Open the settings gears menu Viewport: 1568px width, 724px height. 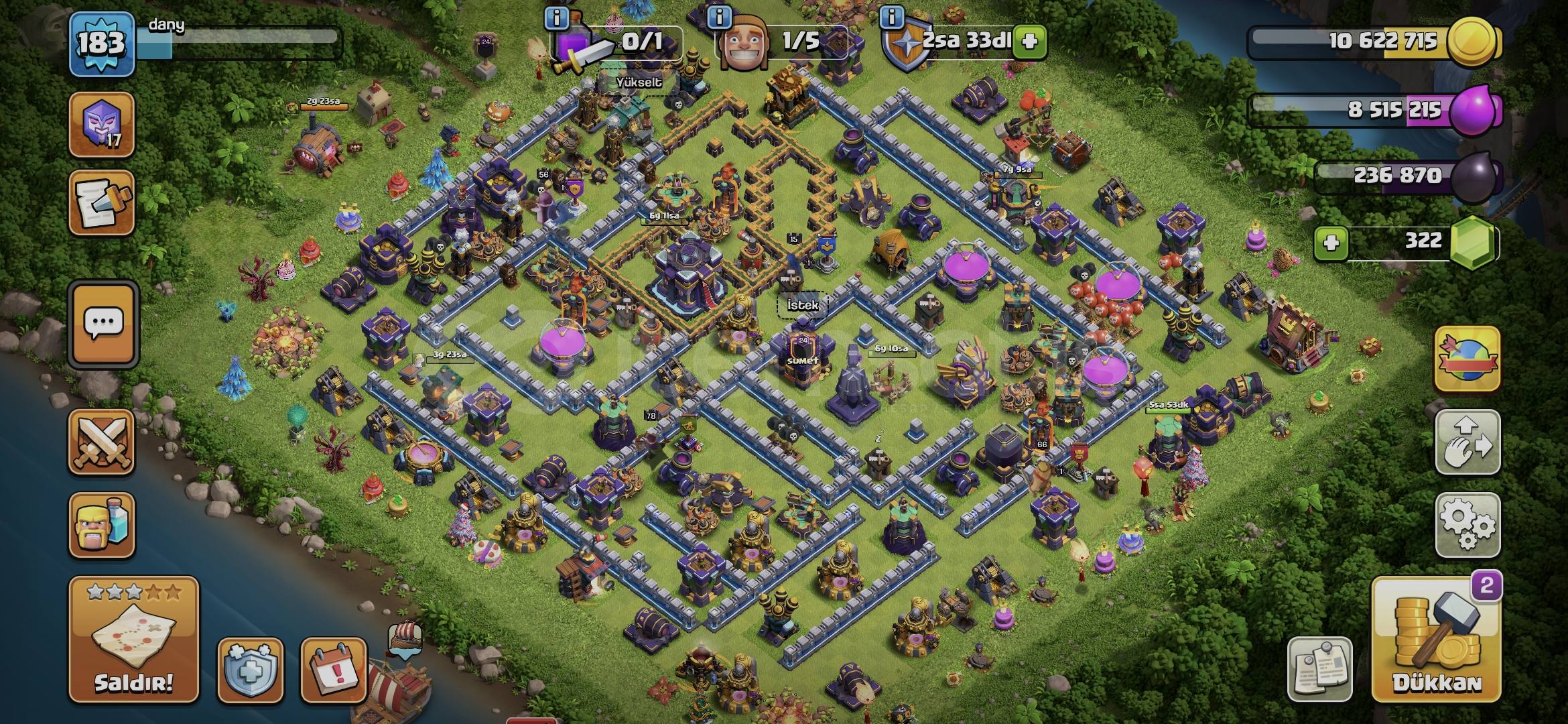[x=1467, y=525]
